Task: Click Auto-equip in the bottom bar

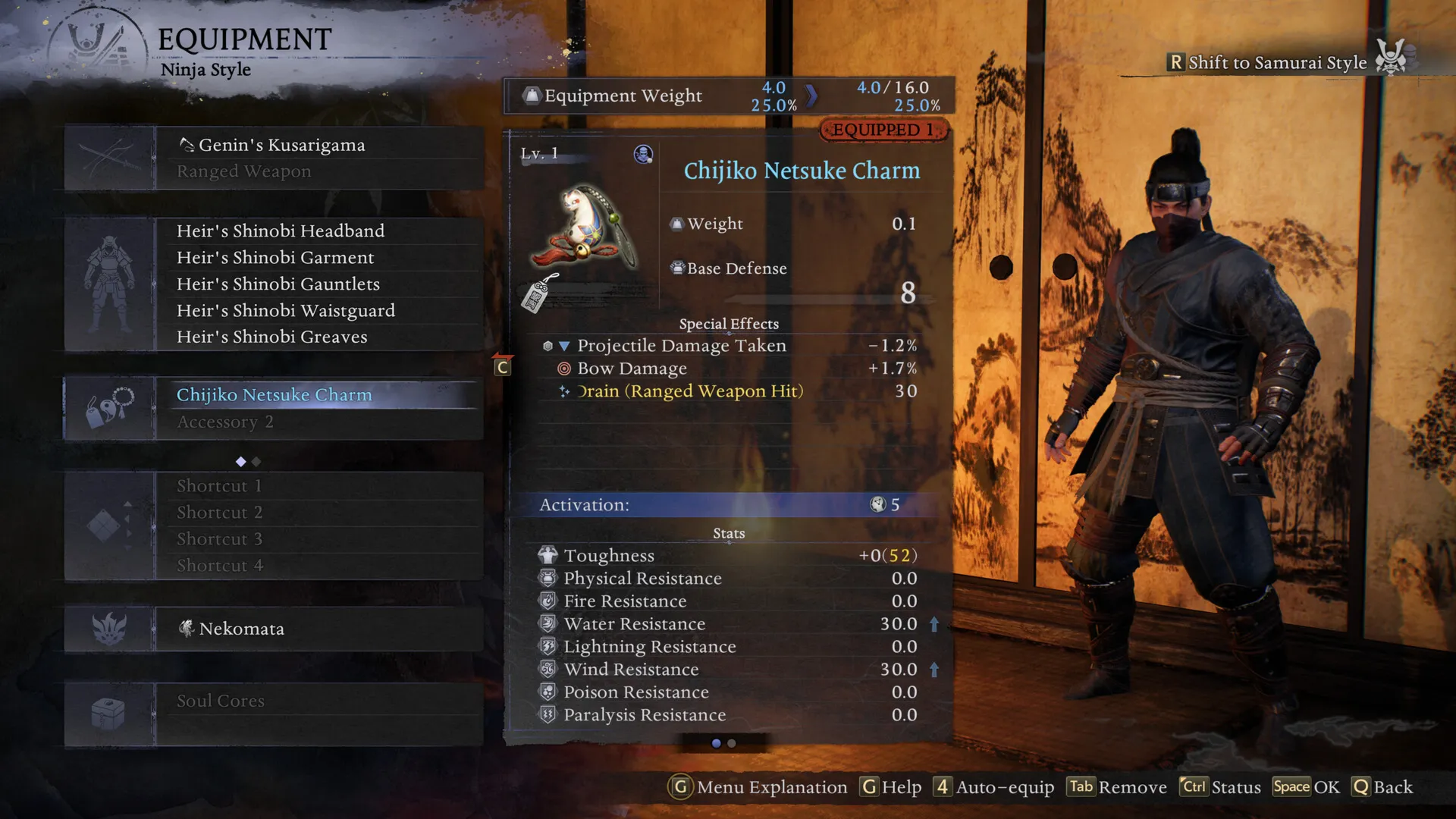Action: (x=993, y=787)
